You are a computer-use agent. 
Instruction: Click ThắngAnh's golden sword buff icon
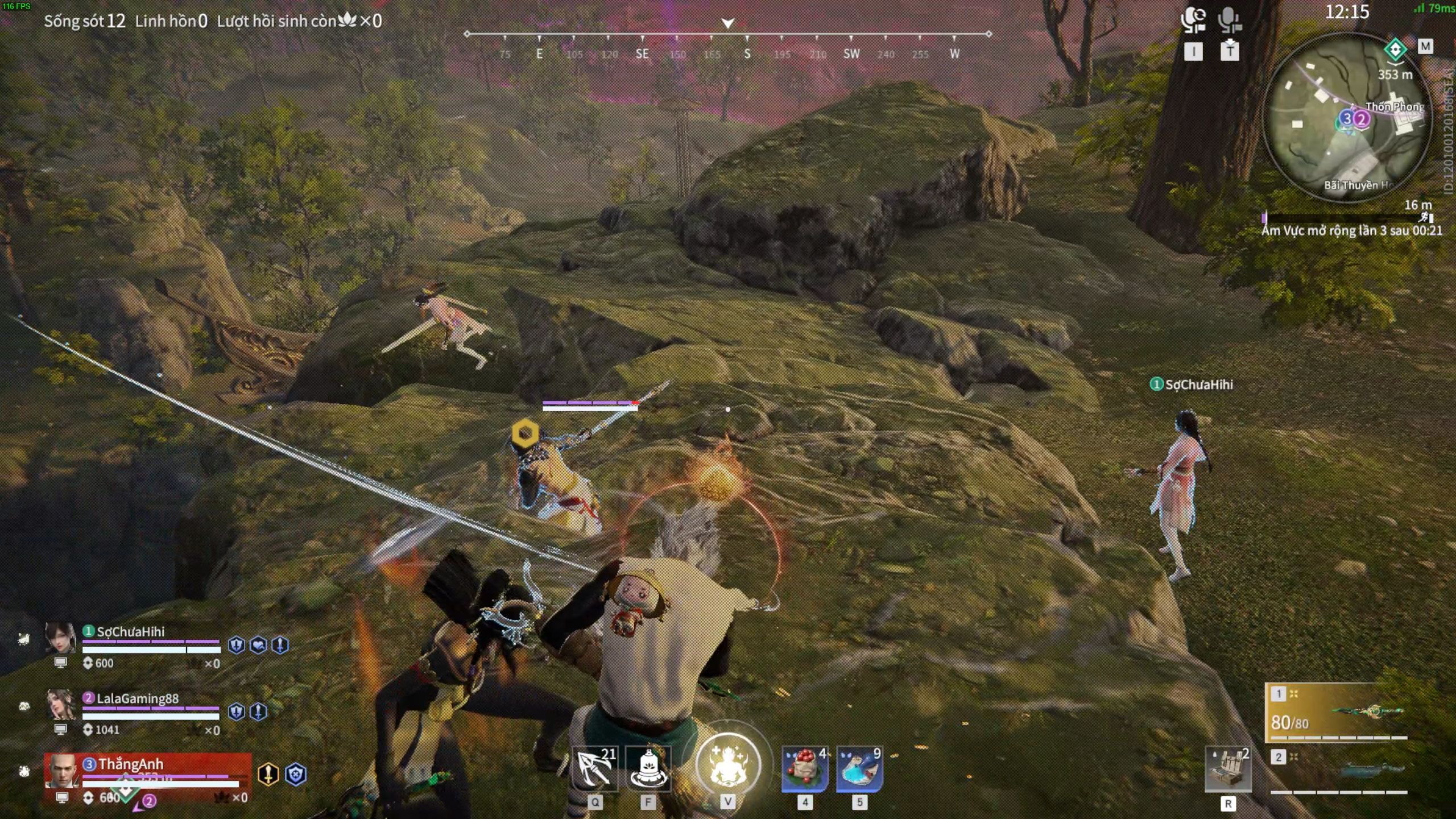[268, 774]
